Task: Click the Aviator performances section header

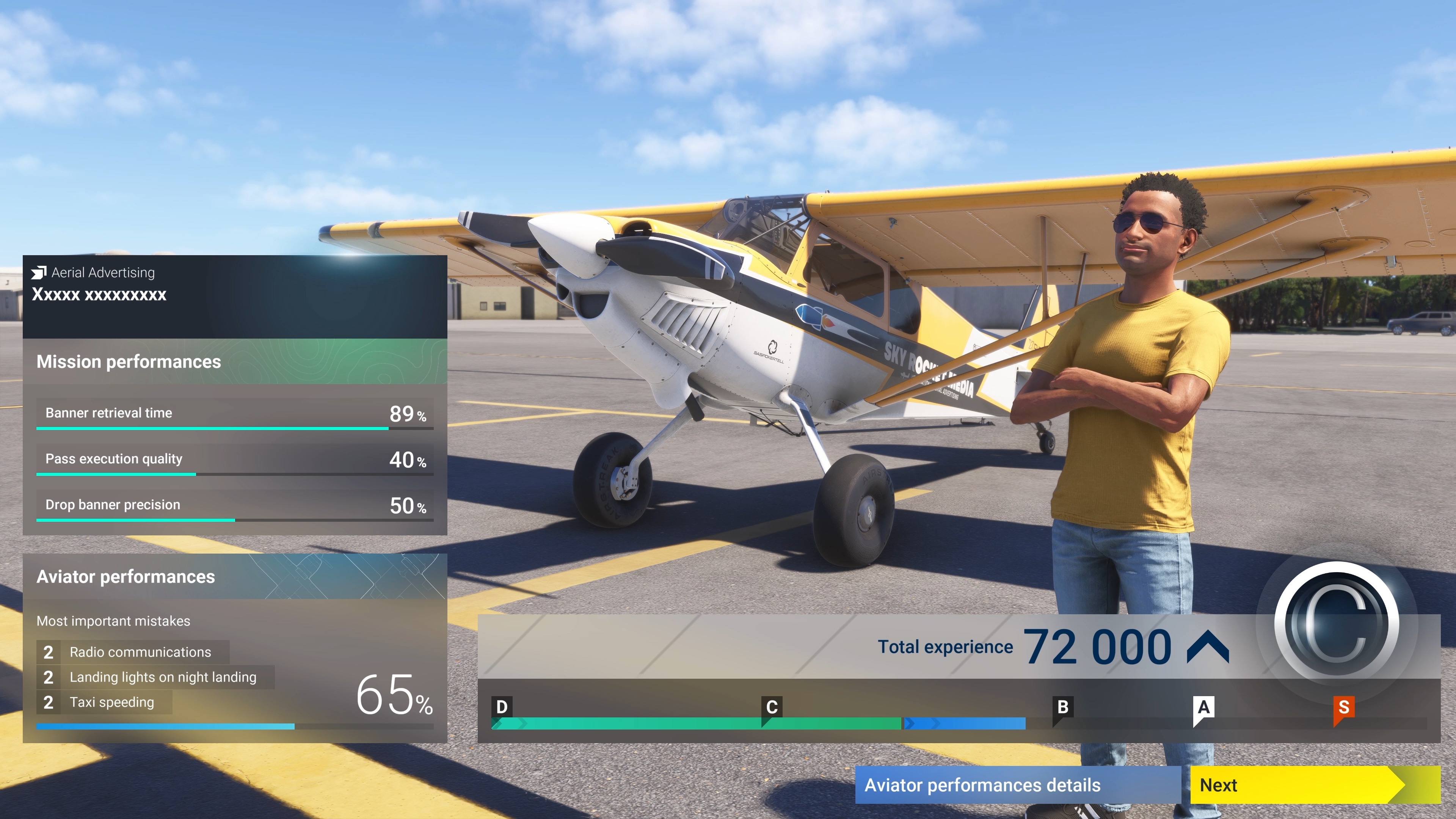Action: (x=126, y=577)
